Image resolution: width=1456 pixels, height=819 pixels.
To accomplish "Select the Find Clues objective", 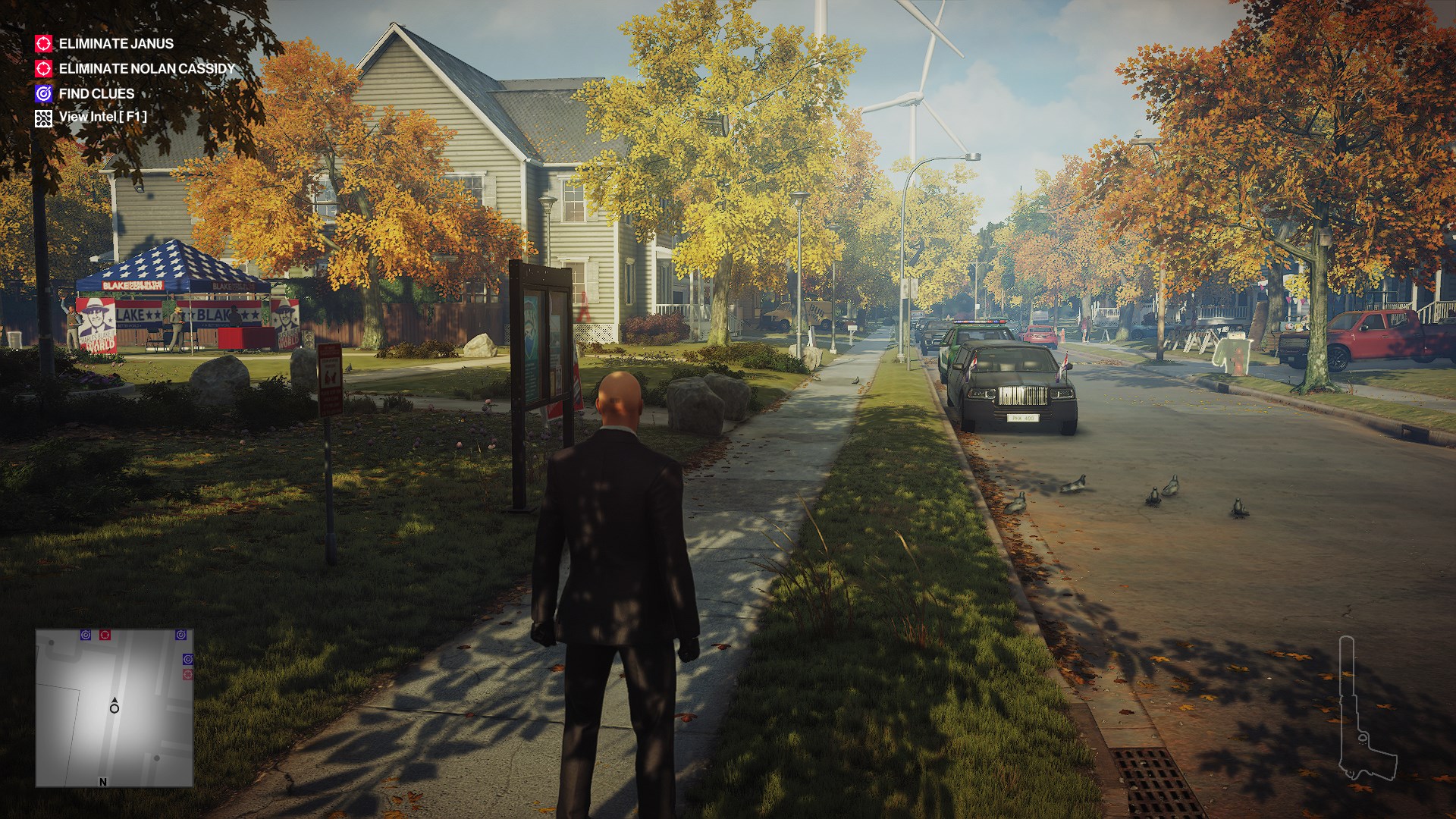I will coord(96,94).
